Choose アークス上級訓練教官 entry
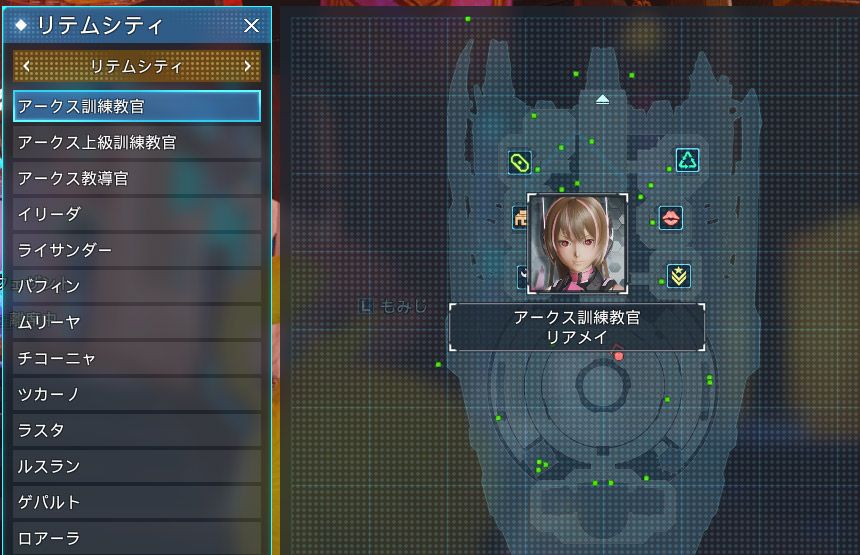This screenshot has height=555, width=860. (x=137, y=142)
